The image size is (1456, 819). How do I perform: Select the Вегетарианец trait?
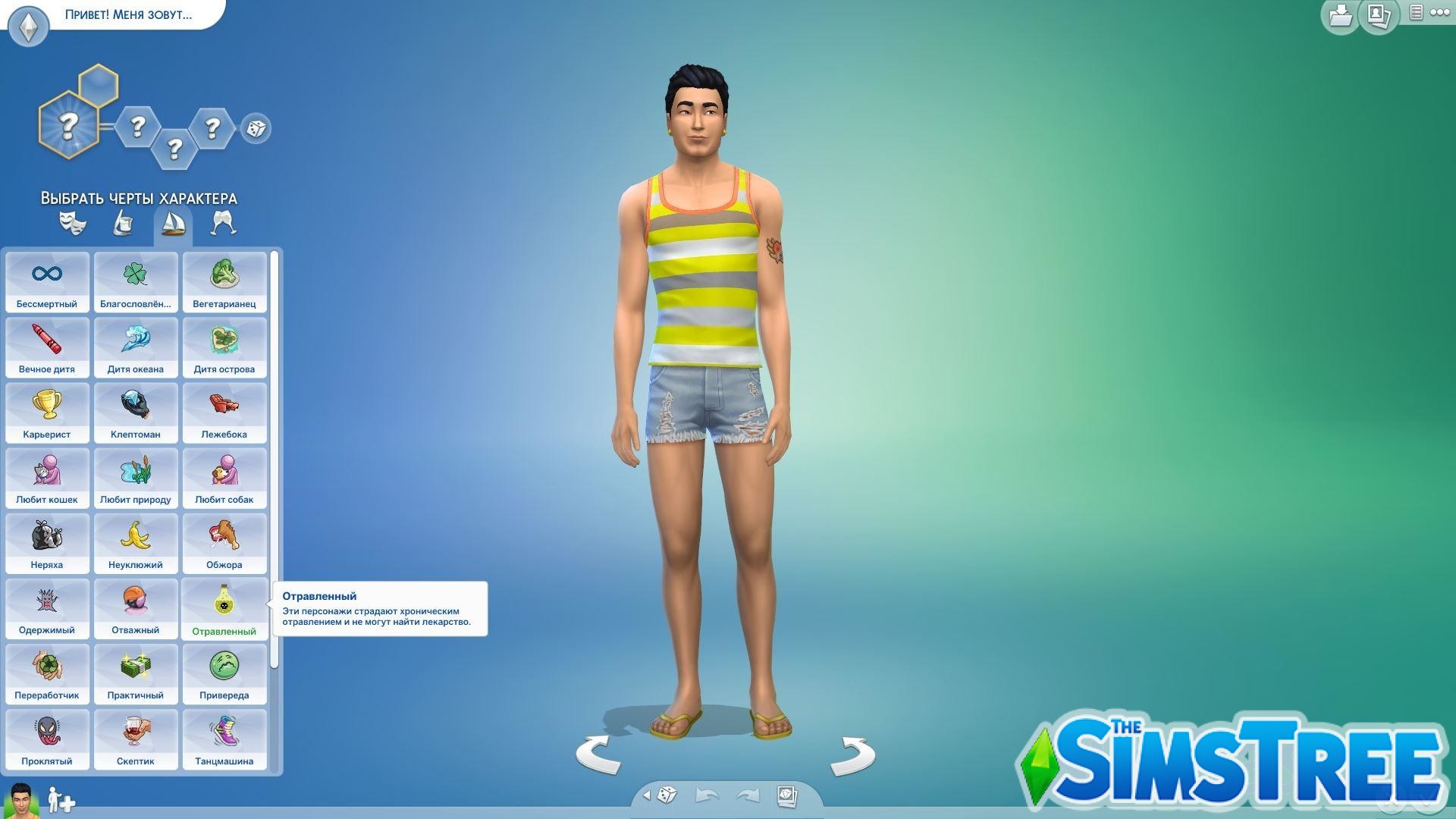pyautogui.click(x=224, y=282)
